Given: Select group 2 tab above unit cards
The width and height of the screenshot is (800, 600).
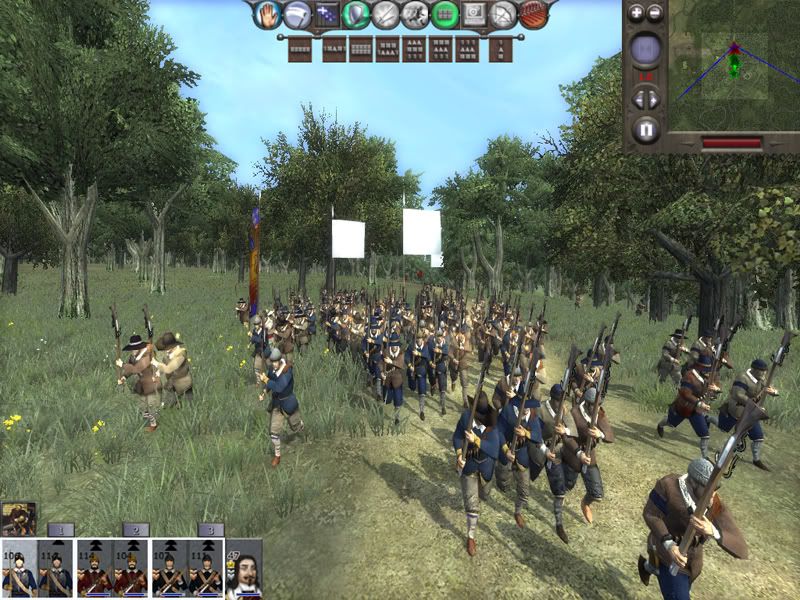Looking at the screenshot, I should pyautogui.click(x=134, y=529).
